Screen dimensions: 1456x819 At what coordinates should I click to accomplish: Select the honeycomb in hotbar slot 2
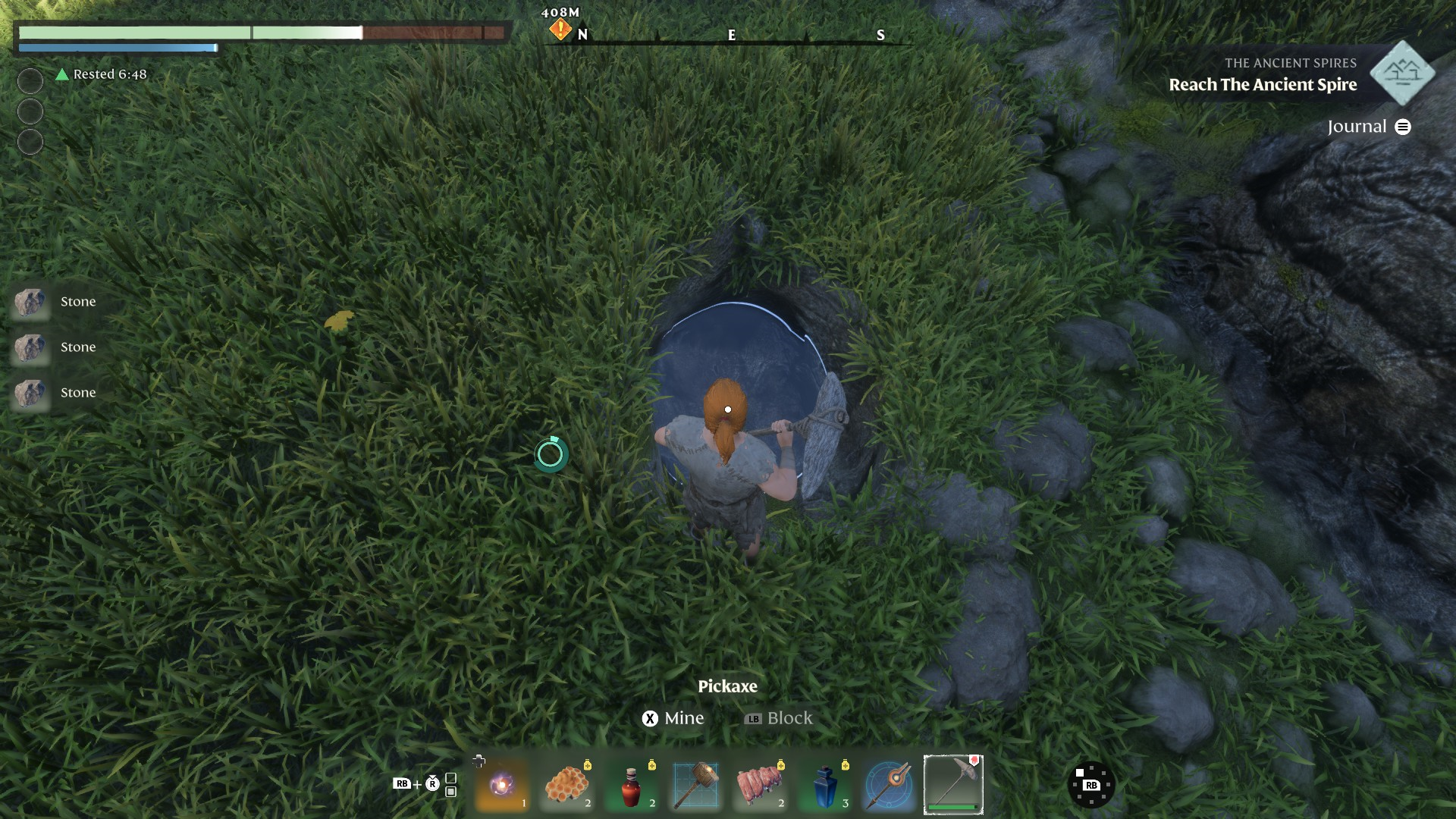point(566,784)
